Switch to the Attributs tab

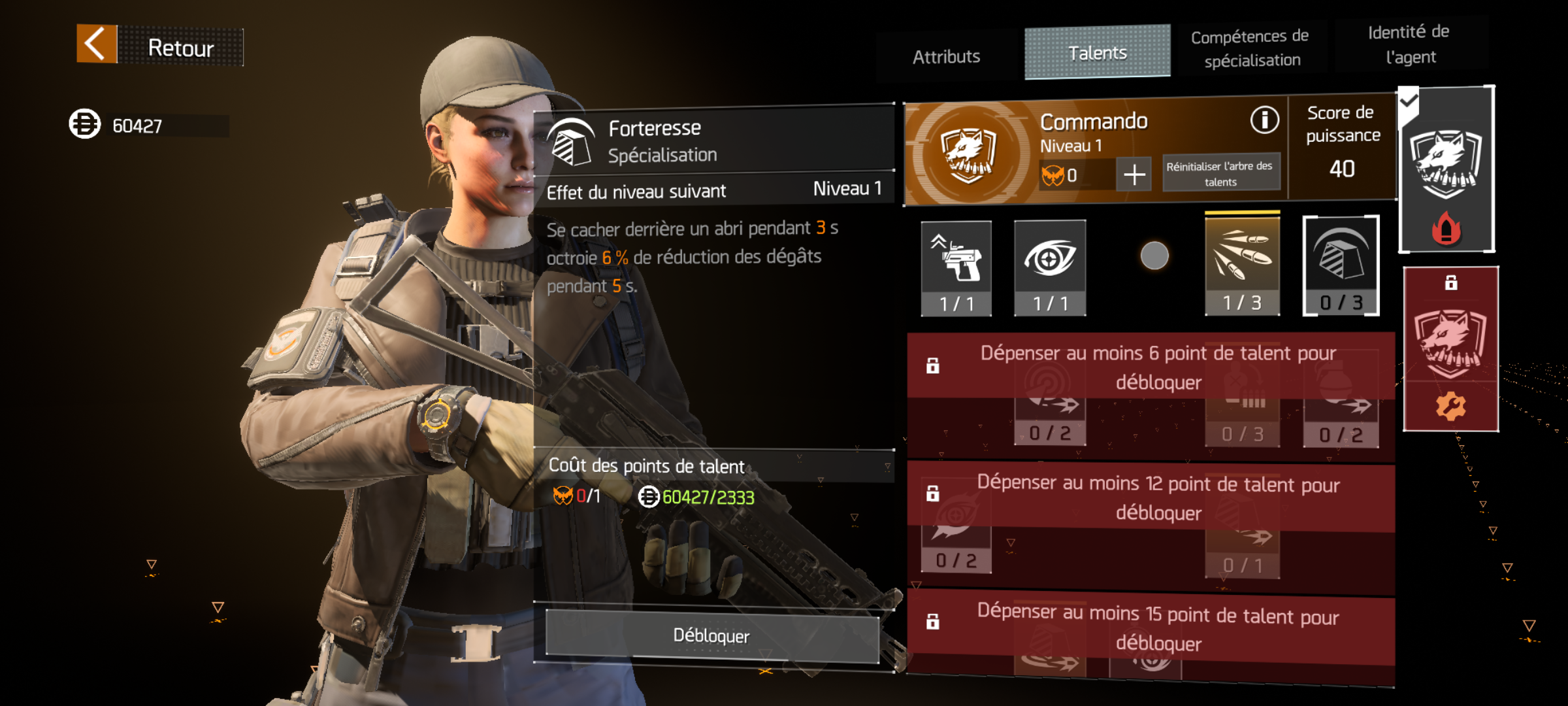click(946, 57)
